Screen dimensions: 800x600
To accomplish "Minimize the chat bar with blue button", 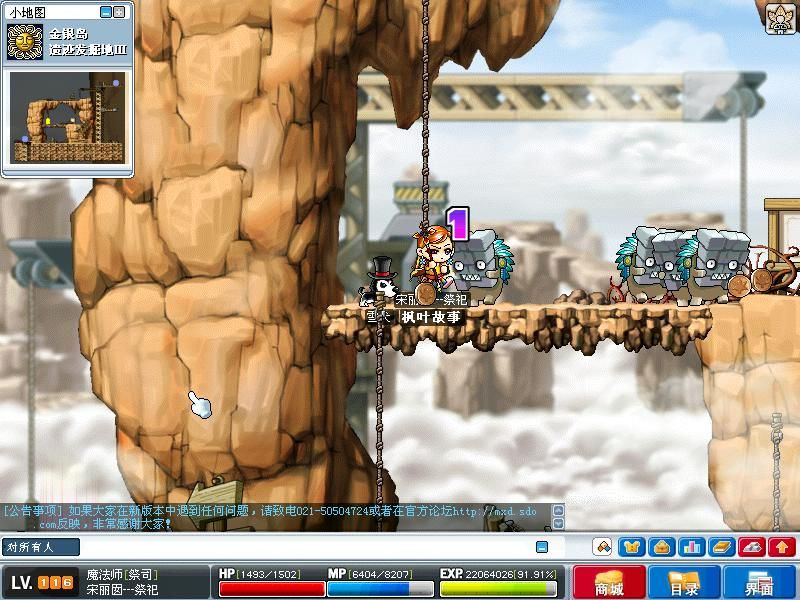I will 542,547.
